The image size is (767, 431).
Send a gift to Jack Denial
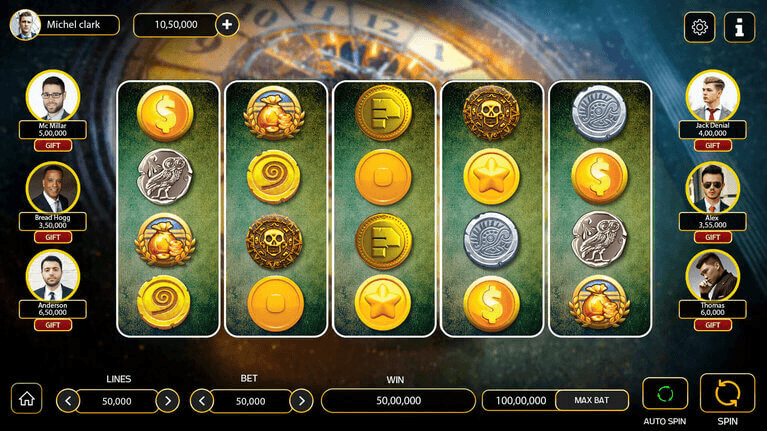click(712, 146)
